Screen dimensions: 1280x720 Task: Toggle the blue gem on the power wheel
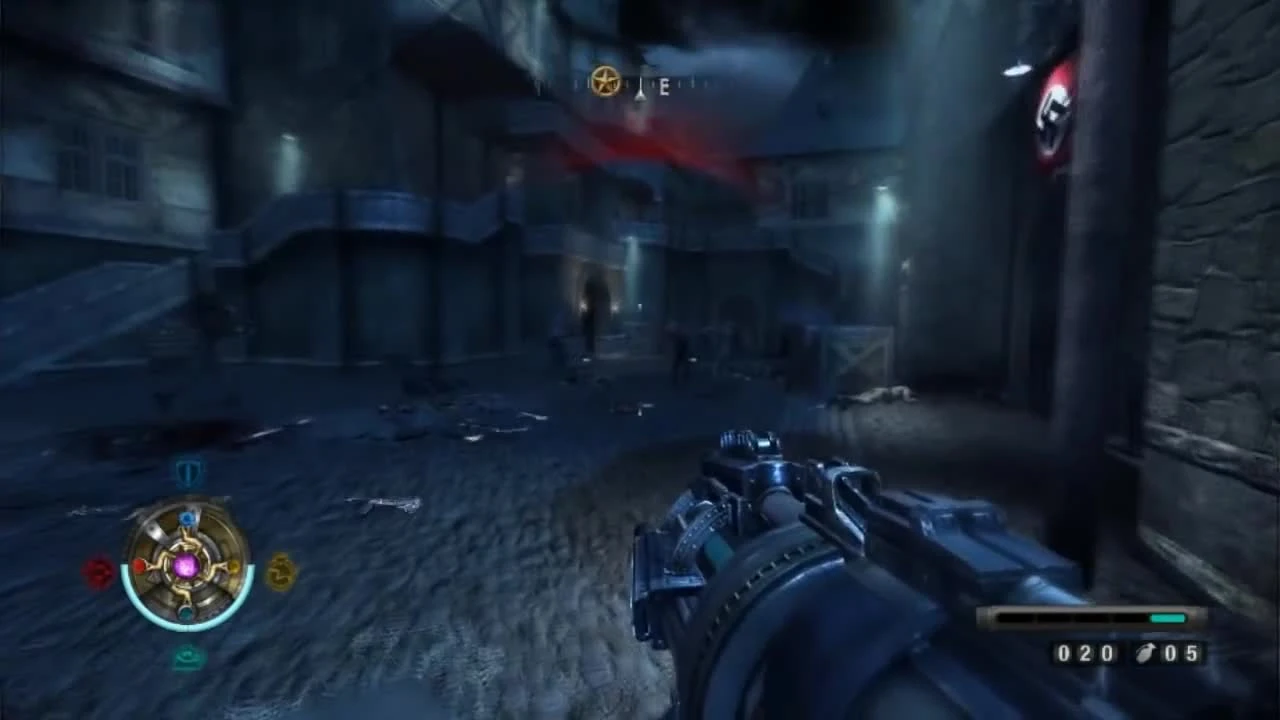point(188,518)
